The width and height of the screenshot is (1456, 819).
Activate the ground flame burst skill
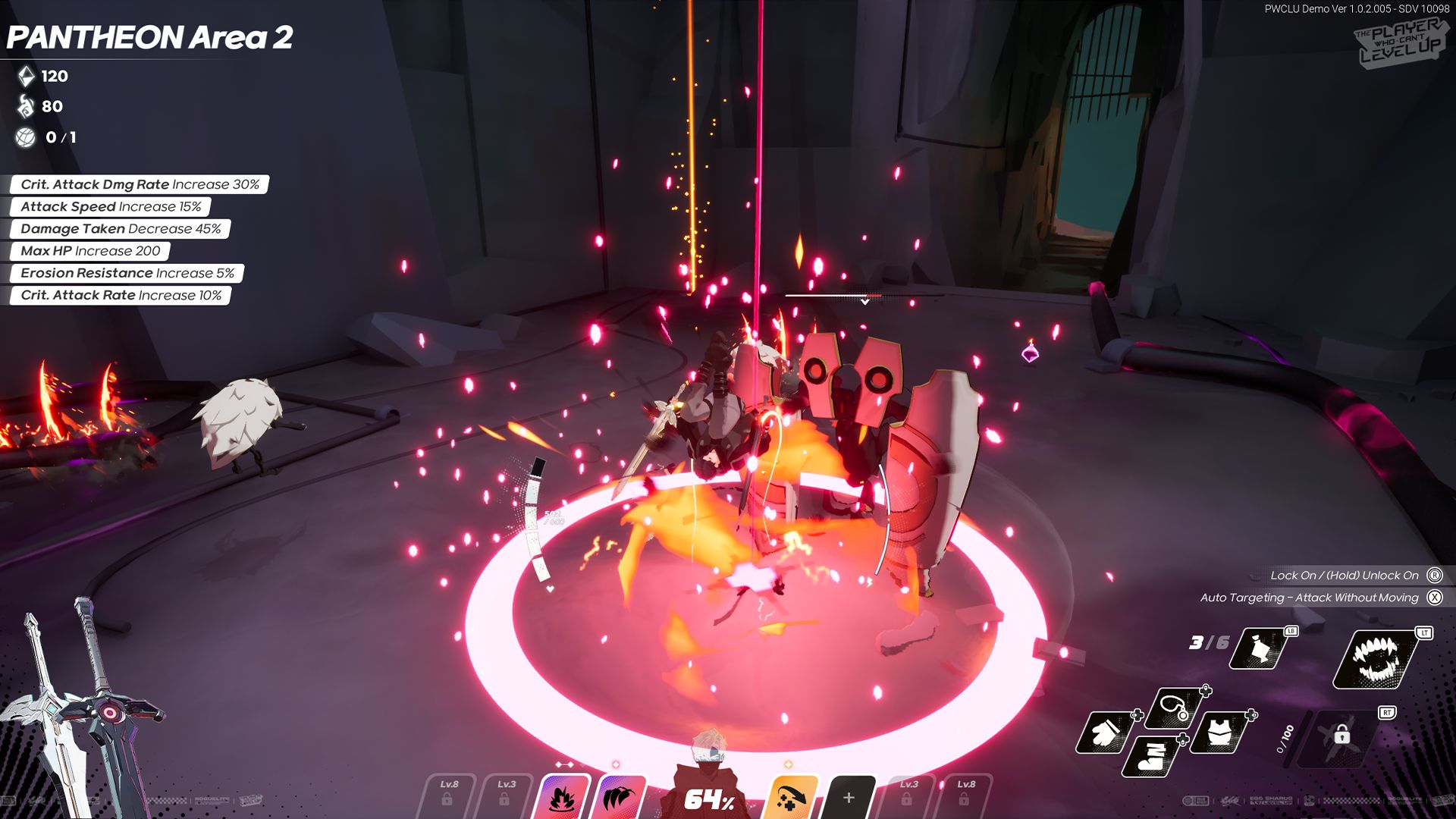click(562, 797)
